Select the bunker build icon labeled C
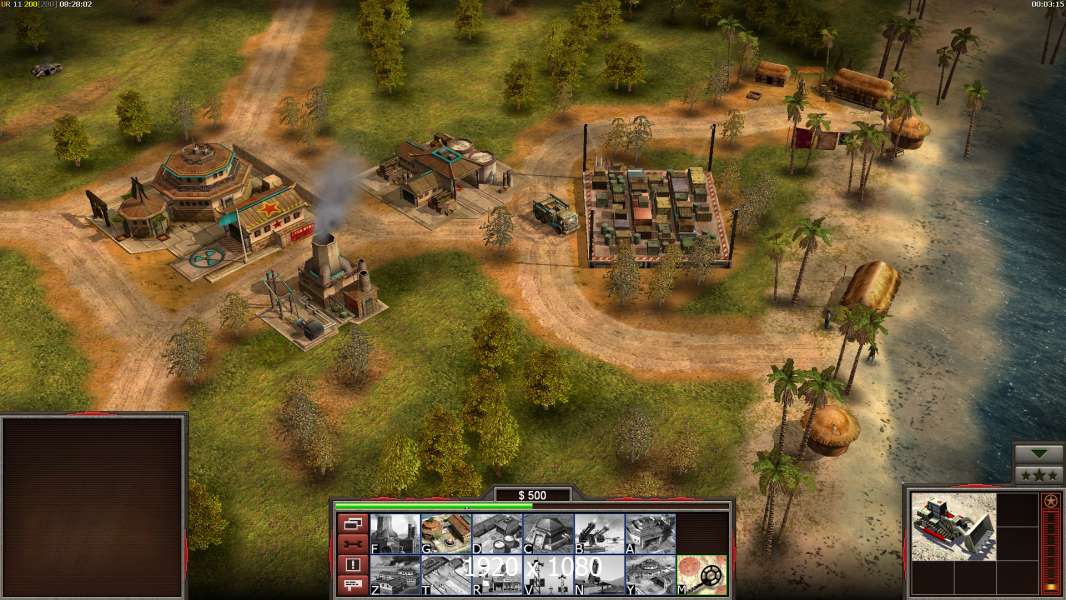 click(548, 534)
